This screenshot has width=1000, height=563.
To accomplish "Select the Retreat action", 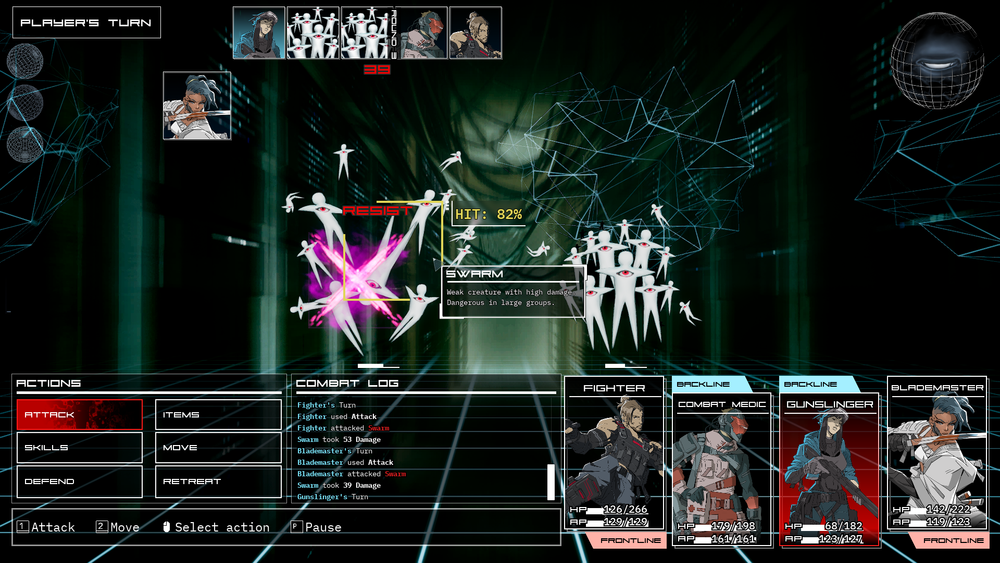I will tap(218, 481).
